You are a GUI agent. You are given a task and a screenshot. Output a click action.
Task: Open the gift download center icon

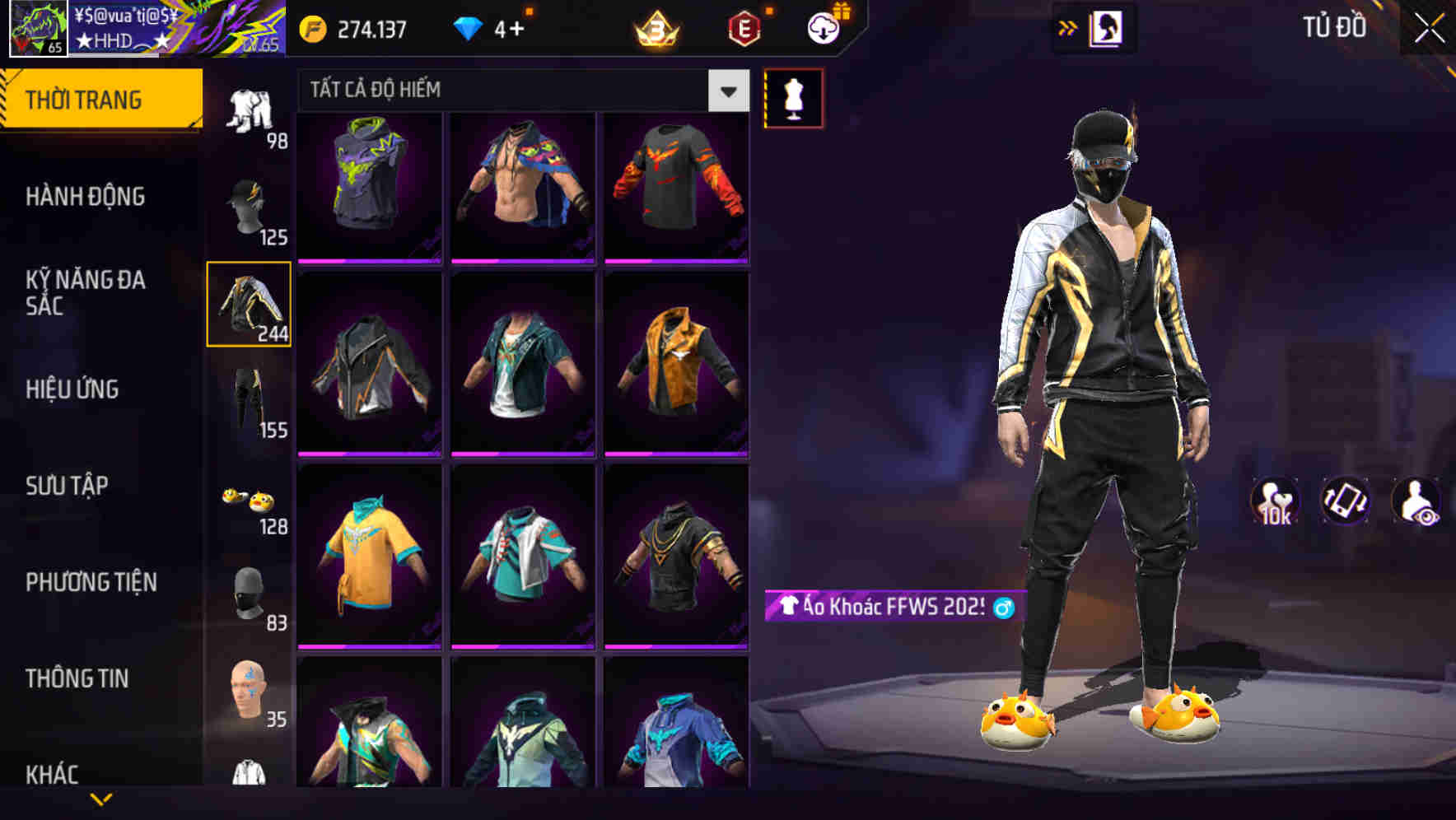pos(824,26)
